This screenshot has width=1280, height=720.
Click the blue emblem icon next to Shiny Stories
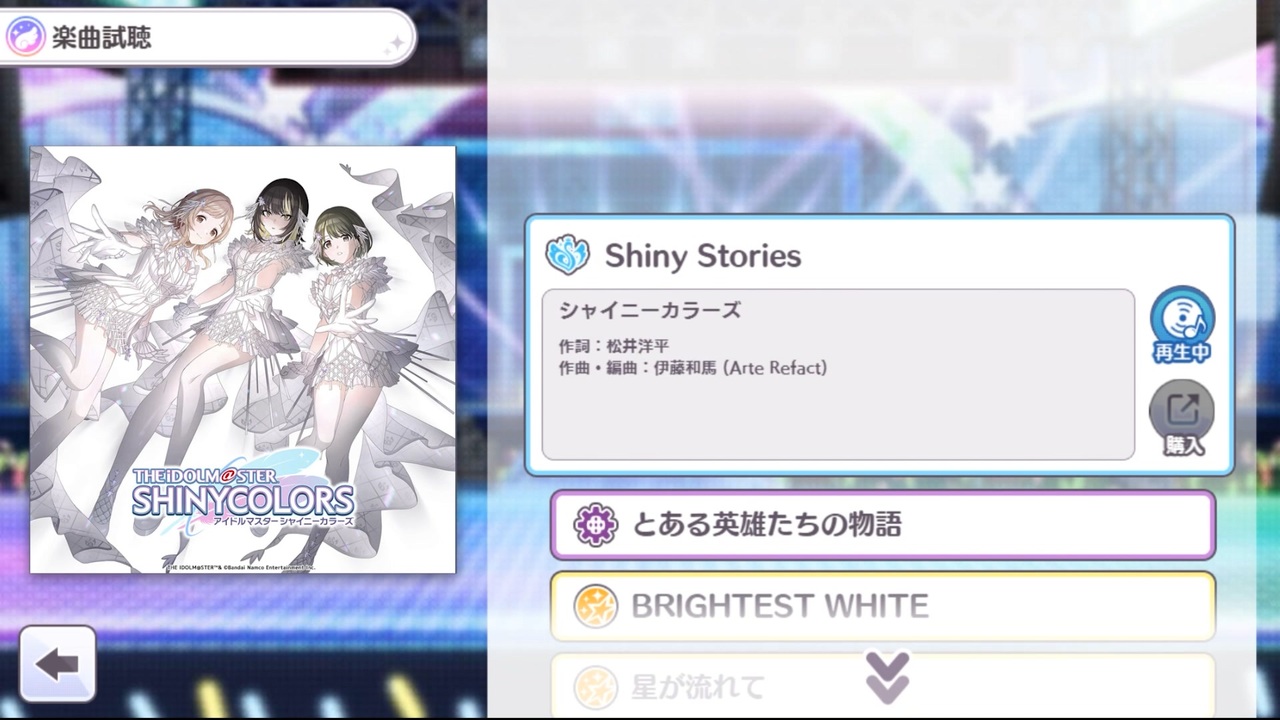click(x=568, y=255)
